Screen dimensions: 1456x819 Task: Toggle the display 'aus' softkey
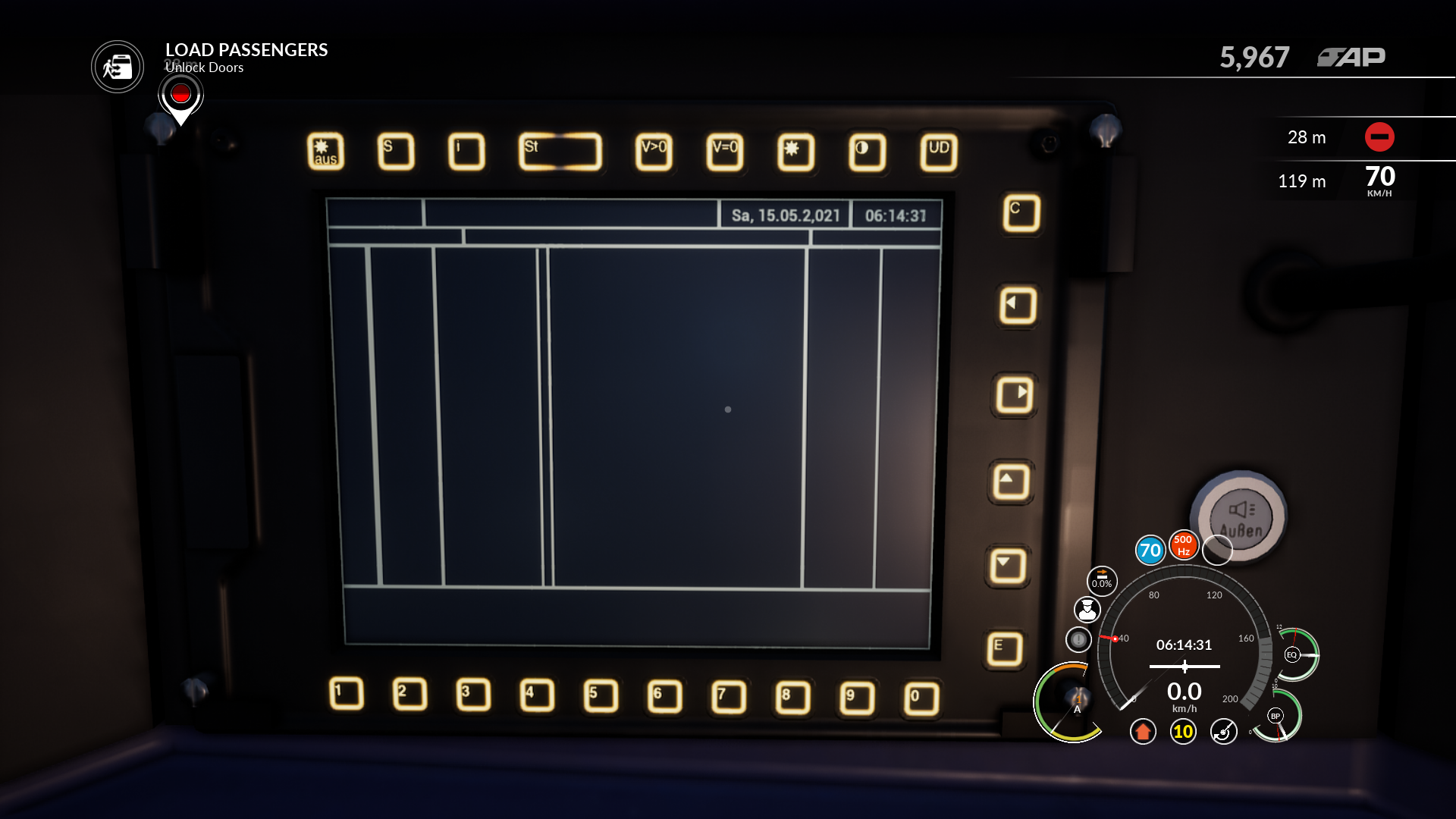pos(325,151)
